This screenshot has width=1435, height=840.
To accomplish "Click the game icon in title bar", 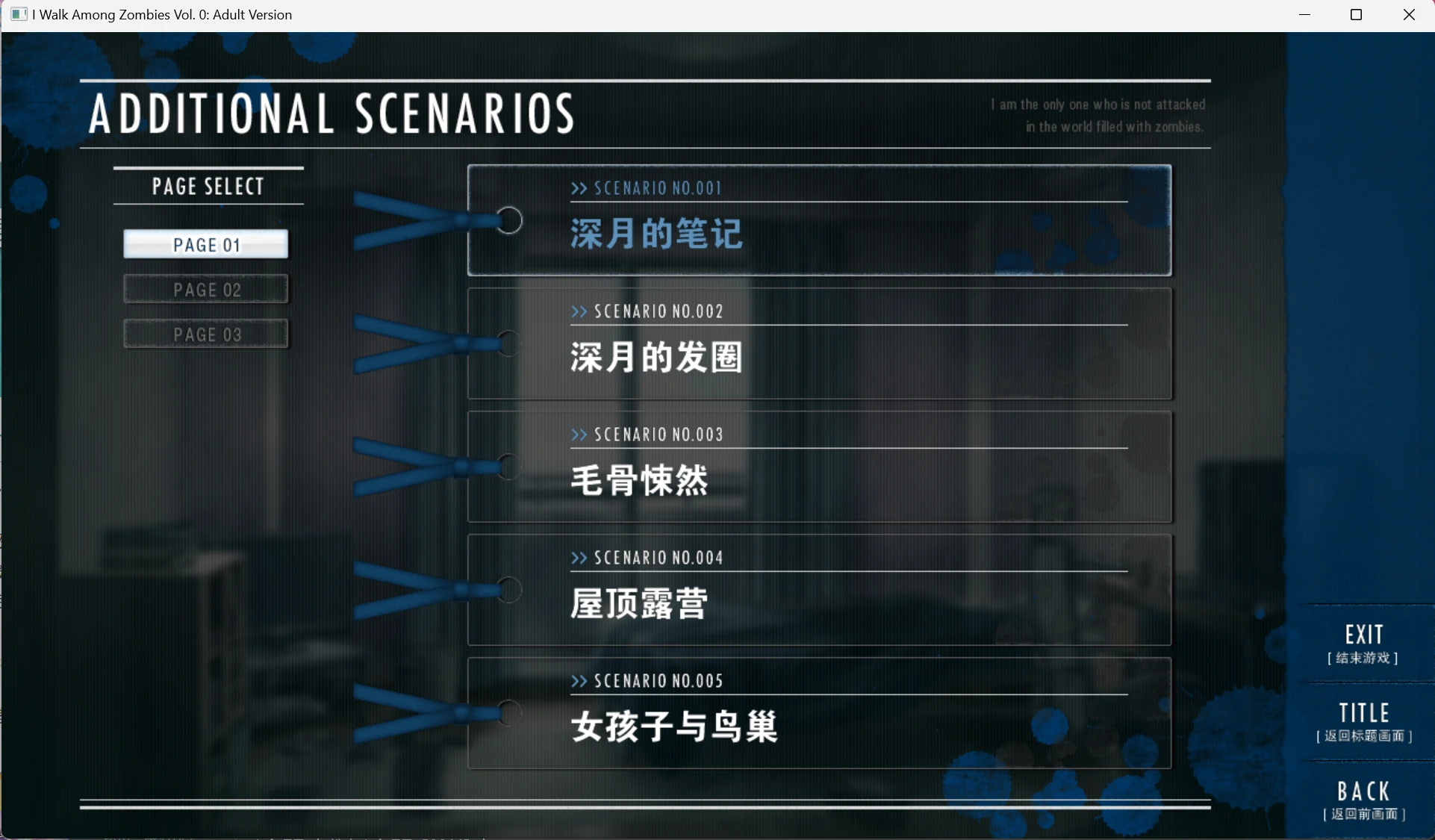I will pos(19,14).
